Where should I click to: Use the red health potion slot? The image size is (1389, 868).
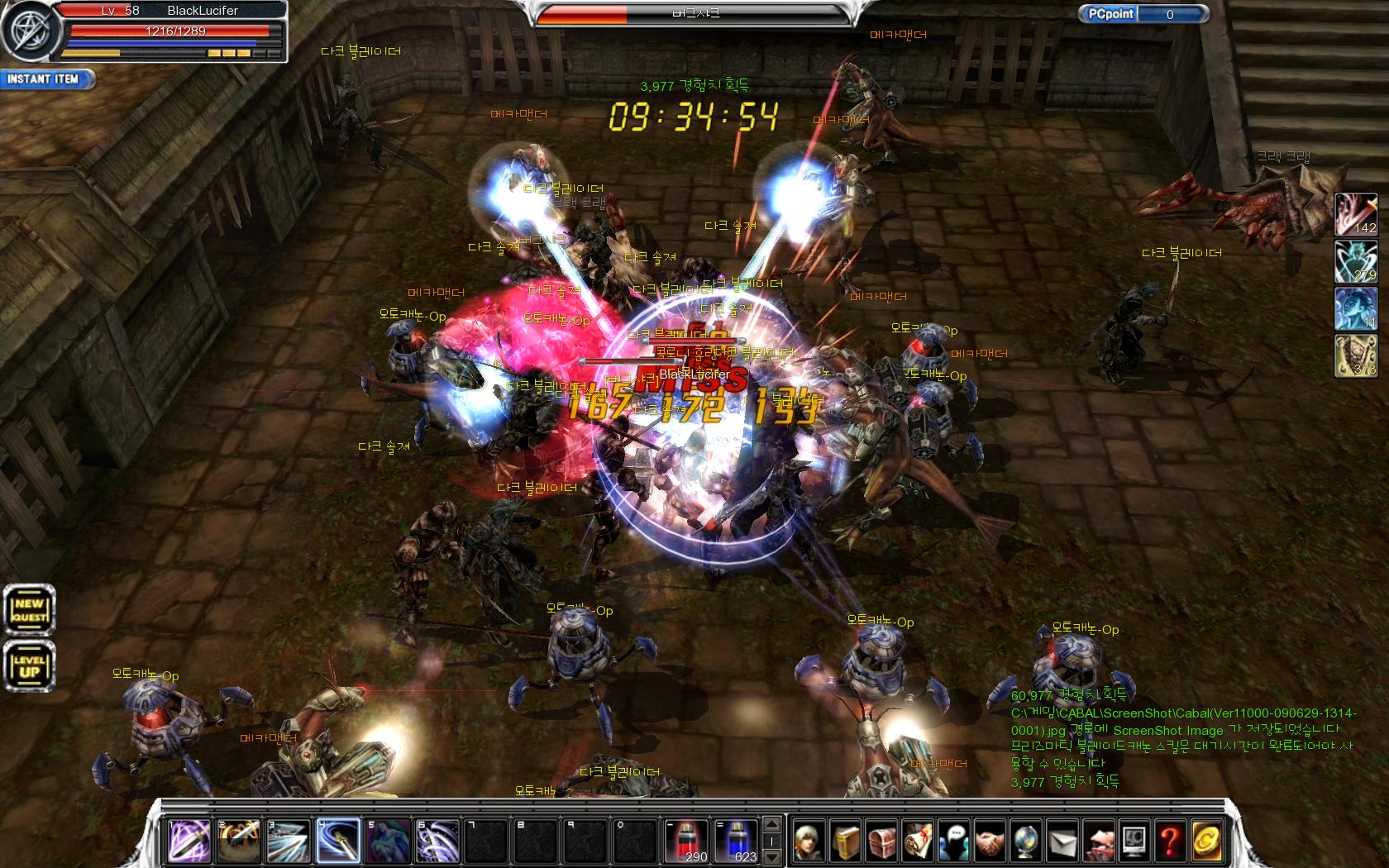(x=687, y=841)
